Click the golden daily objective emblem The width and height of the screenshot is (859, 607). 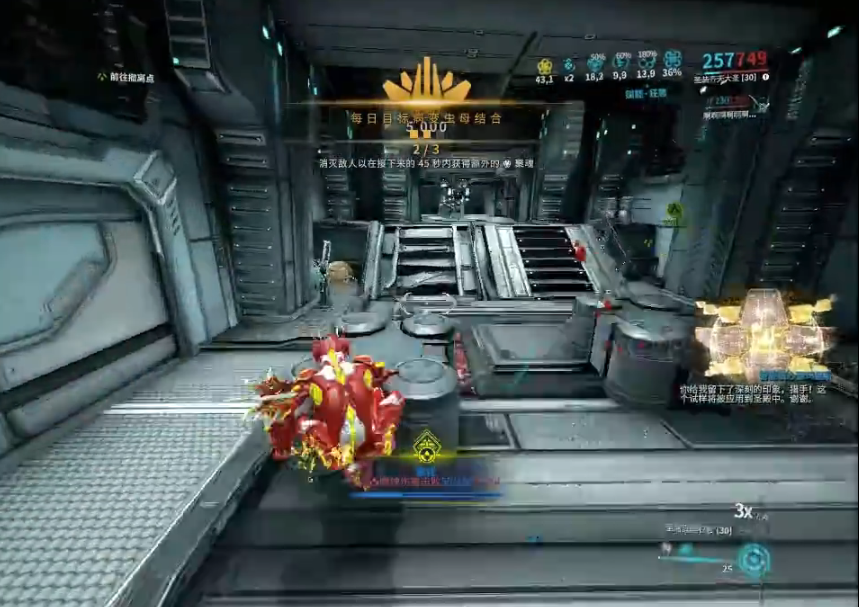pyautogui.click(x=427, y=82)
